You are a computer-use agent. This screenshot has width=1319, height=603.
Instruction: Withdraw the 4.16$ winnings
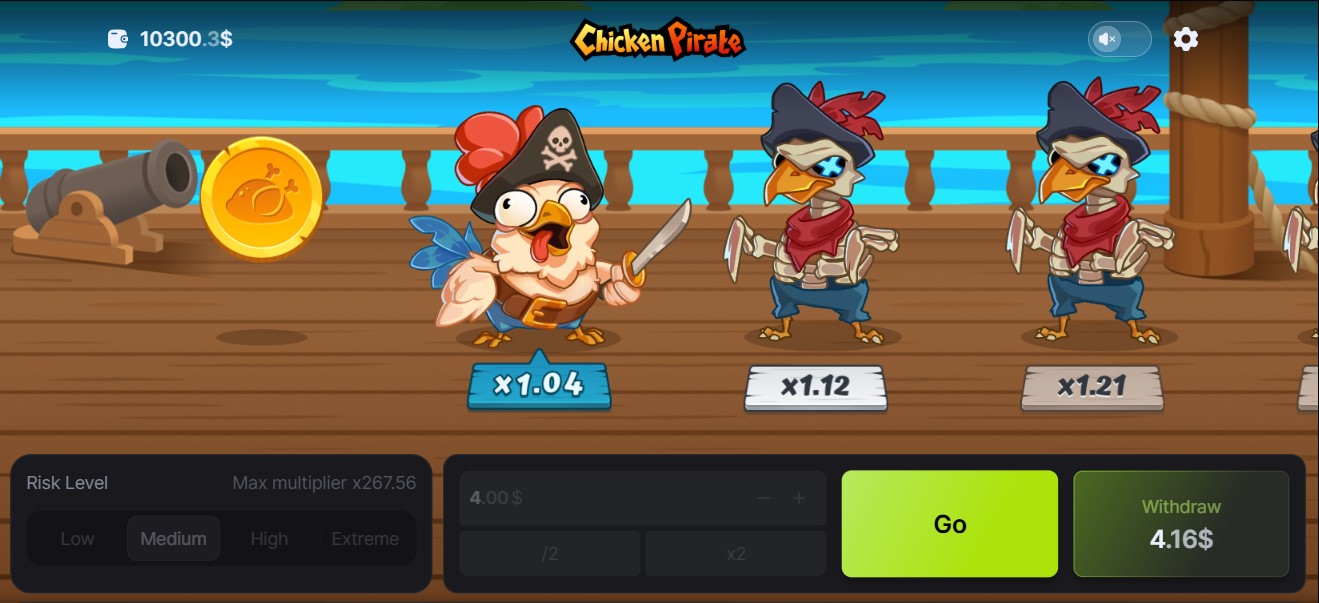pyautogui.click(x=1181, y=524)
